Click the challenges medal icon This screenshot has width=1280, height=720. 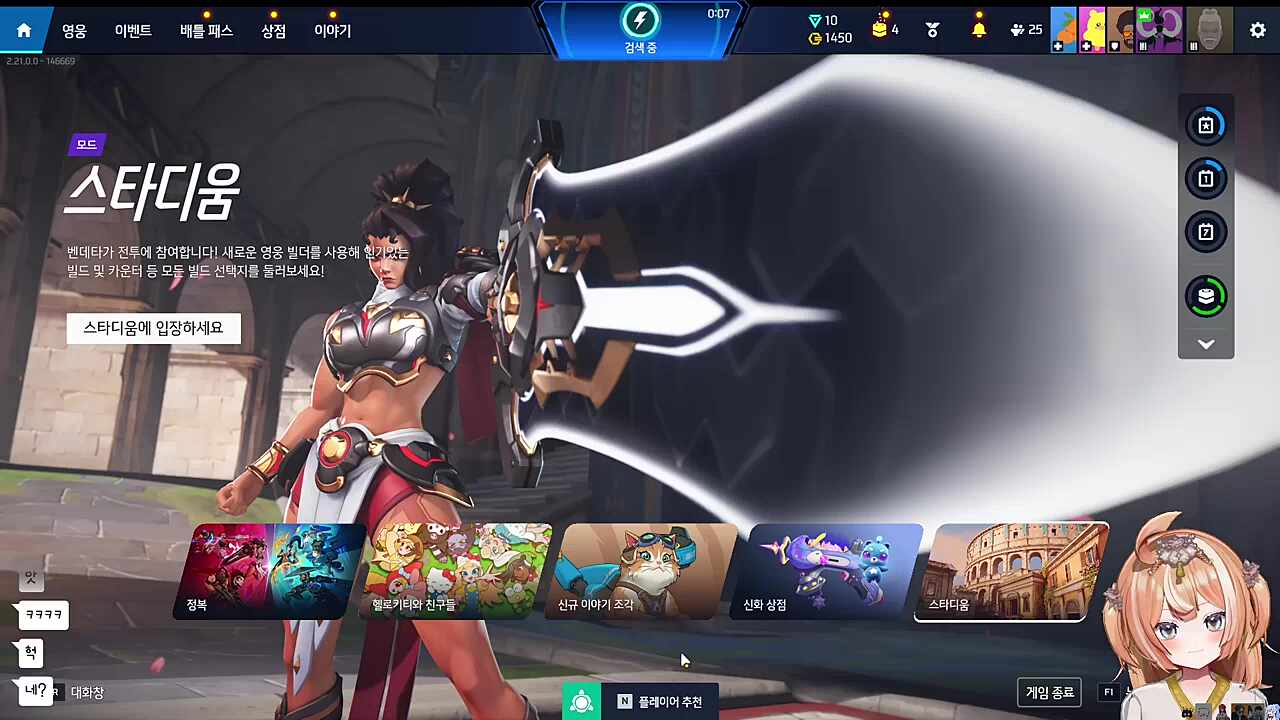click(931, 29)
